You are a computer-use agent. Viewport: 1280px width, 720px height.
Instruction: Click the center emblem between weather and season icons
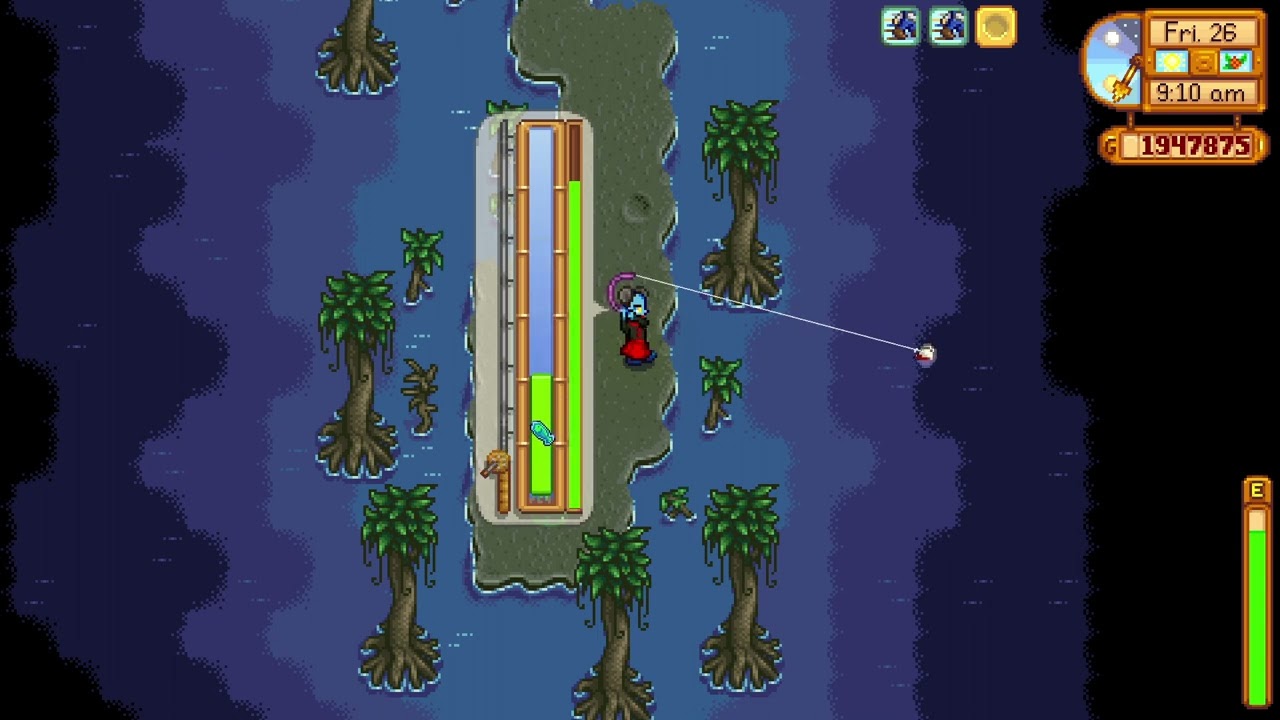point(1202,61)
